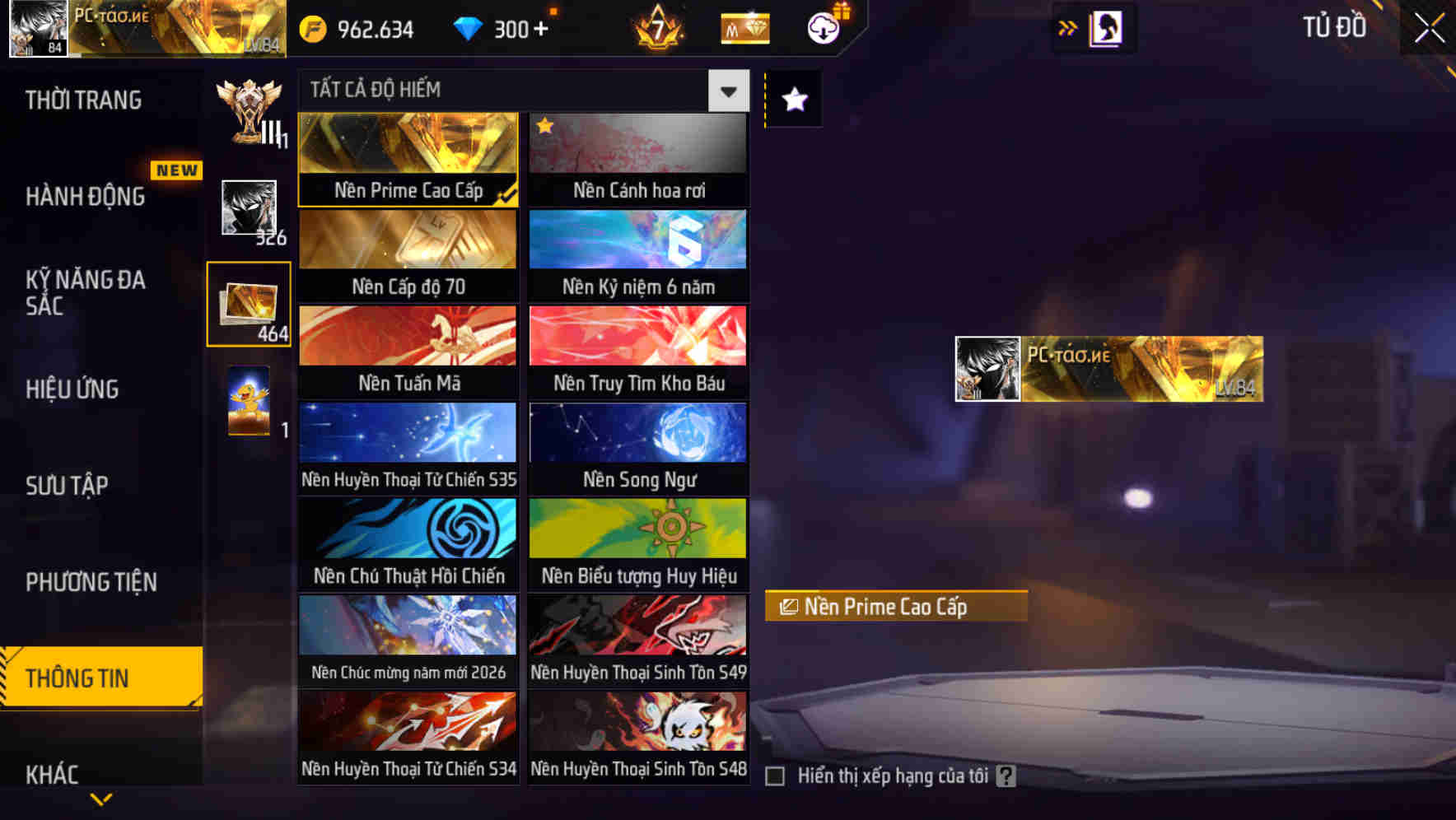Click the diamond top-up icon

click(468, 28)
